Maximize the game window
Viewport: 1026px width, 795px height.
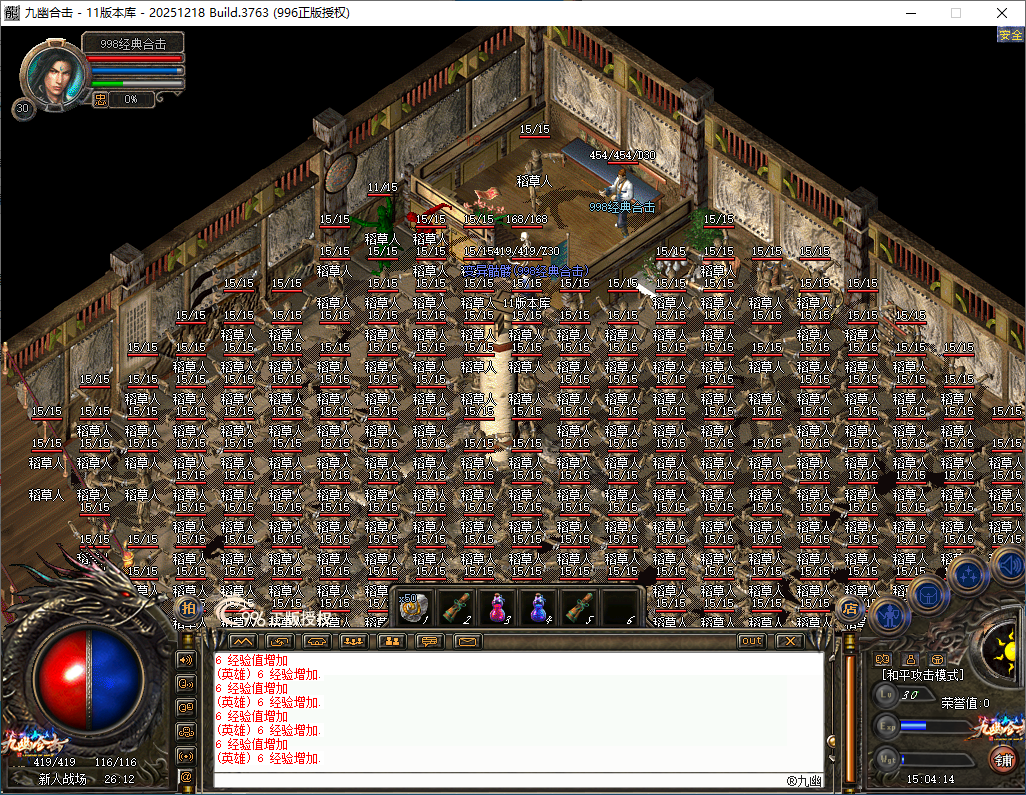click(x=955, y=13)
